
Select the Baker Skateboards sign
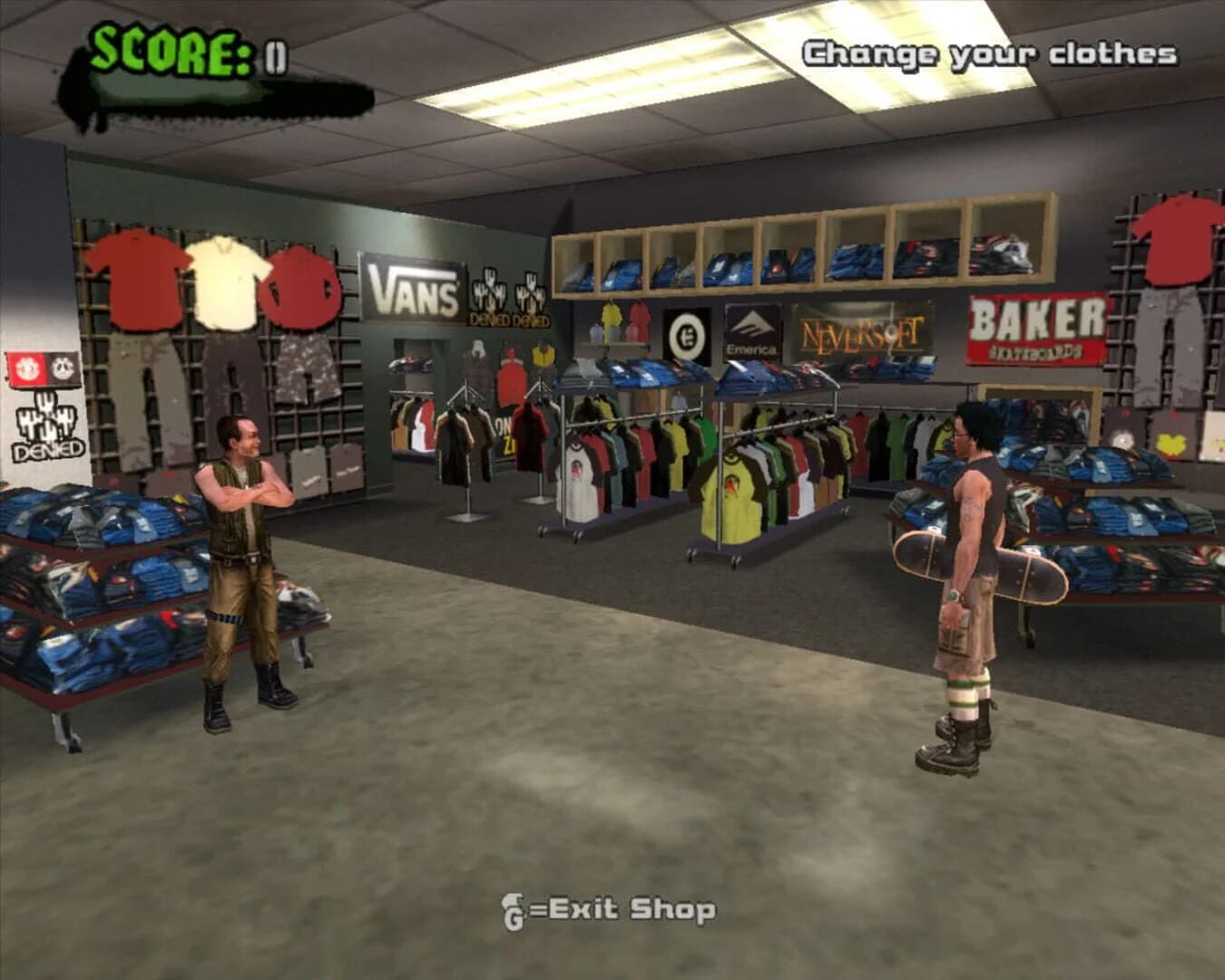click(1033, 326)
